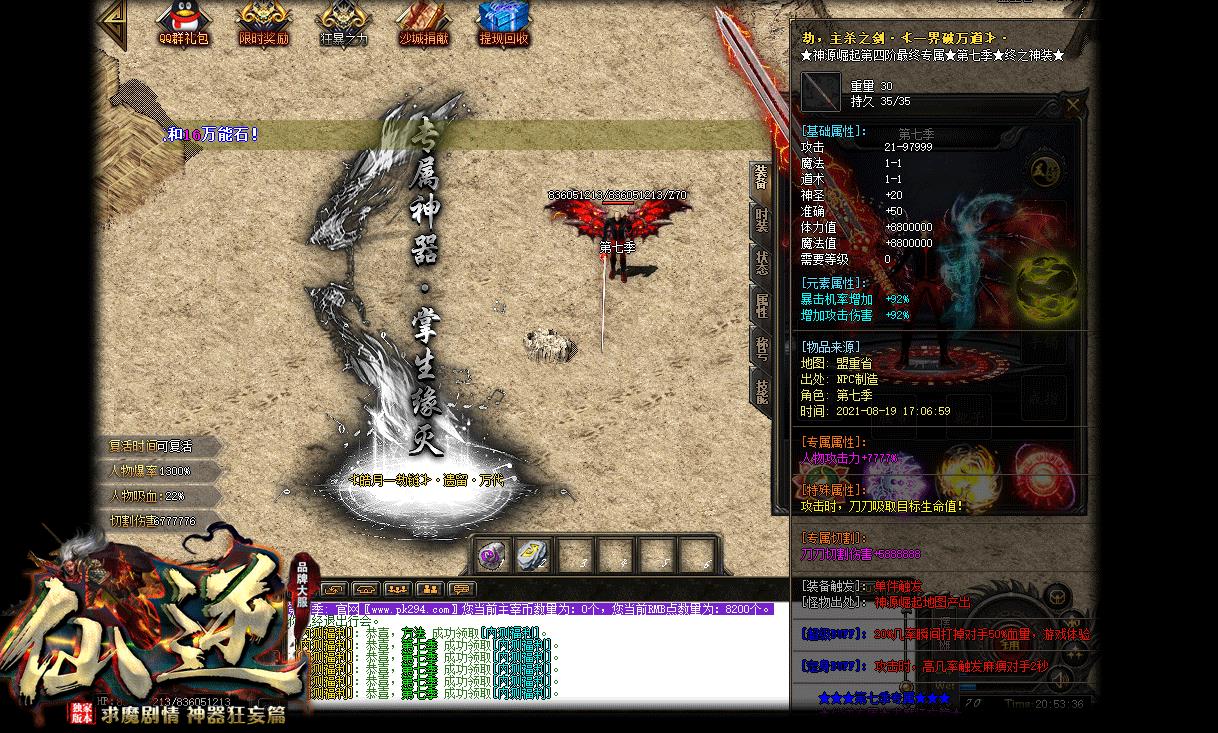Switch to the 属性 attributes tab
This screenshot has width=1218, height=733.
761,305
